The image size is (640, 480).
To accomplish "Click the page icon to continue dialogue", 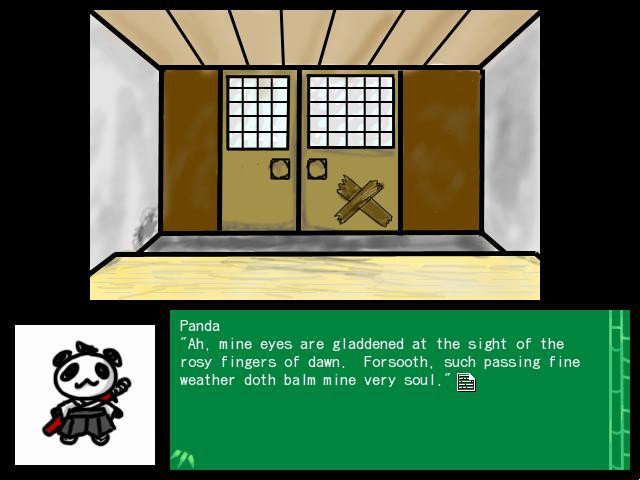I will [465, 381].
